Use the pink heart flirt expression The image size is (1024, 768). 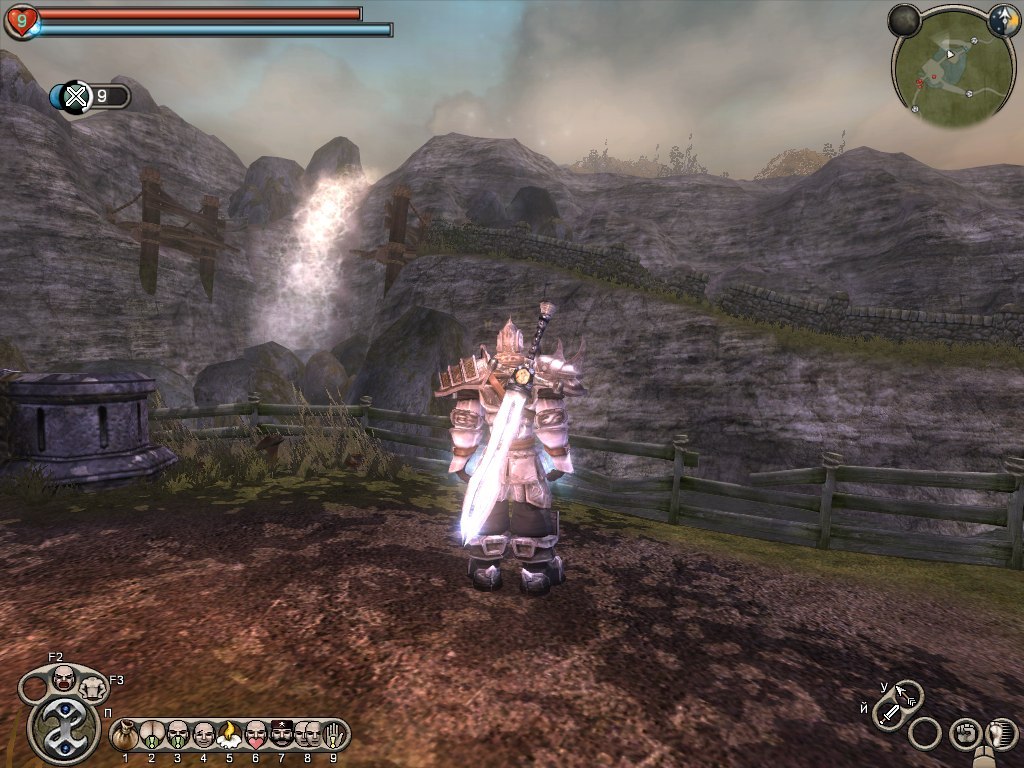point(255,735)
